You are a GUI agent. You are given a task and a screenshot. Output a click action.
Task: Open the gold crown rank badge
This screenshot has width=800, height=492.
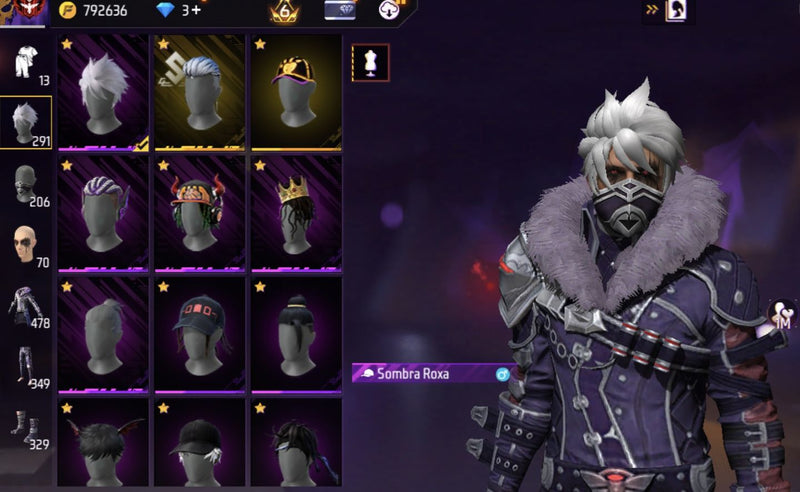[282, 11]
